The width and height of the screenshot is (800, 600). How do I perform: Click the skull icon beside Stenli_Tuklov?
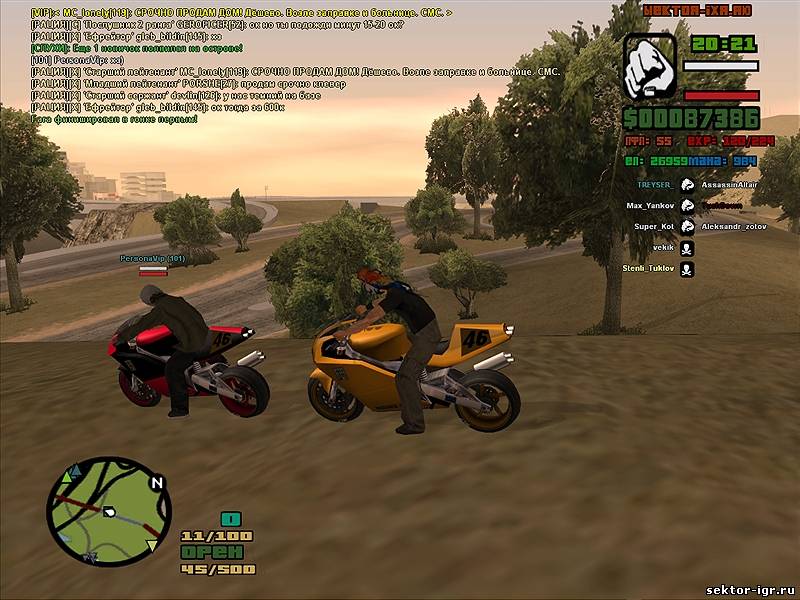point(687,269)
